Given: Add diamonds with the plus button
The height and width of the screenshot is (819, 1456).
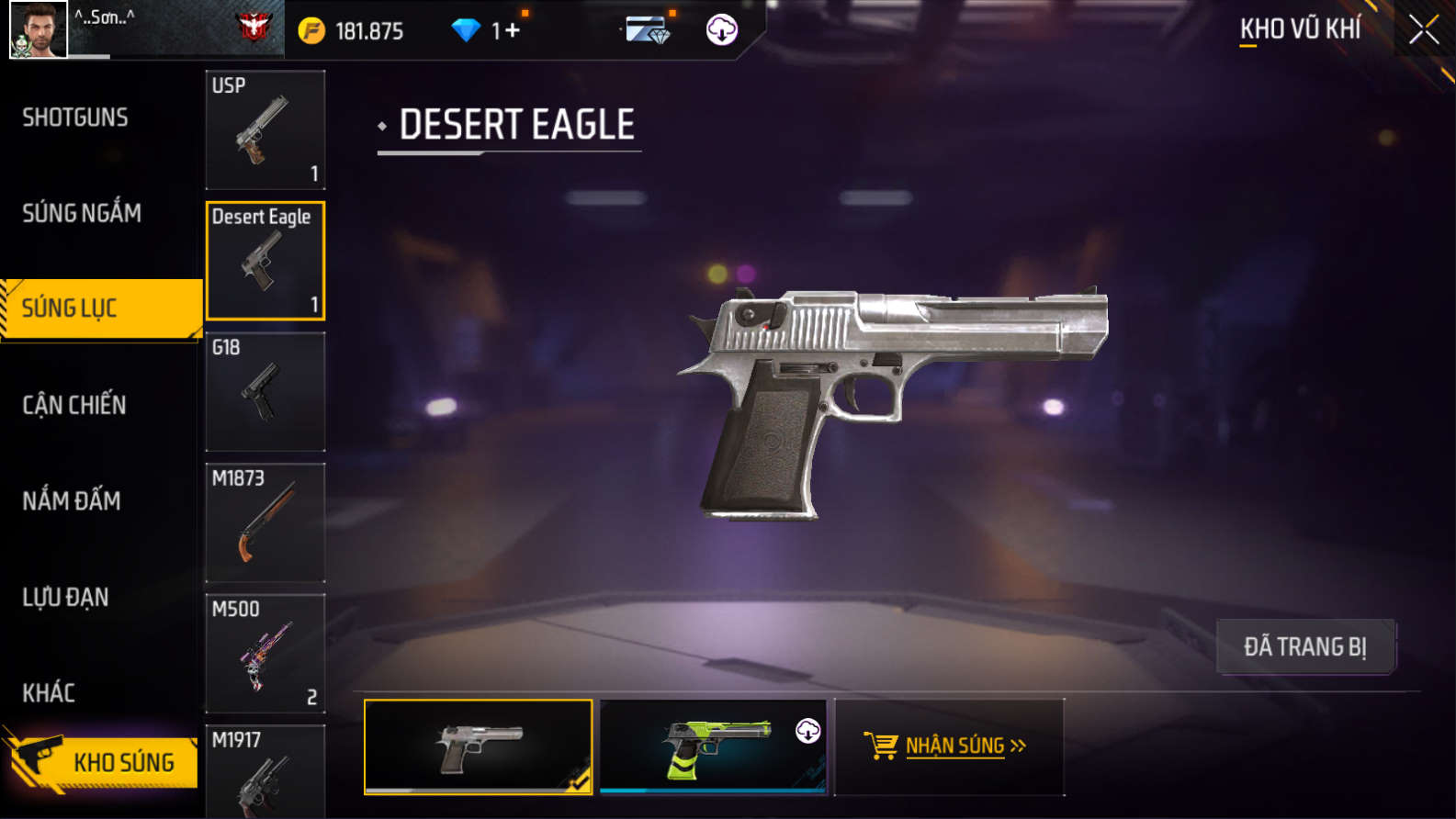Looking at the screenshot, I should [x=512, y=31].
